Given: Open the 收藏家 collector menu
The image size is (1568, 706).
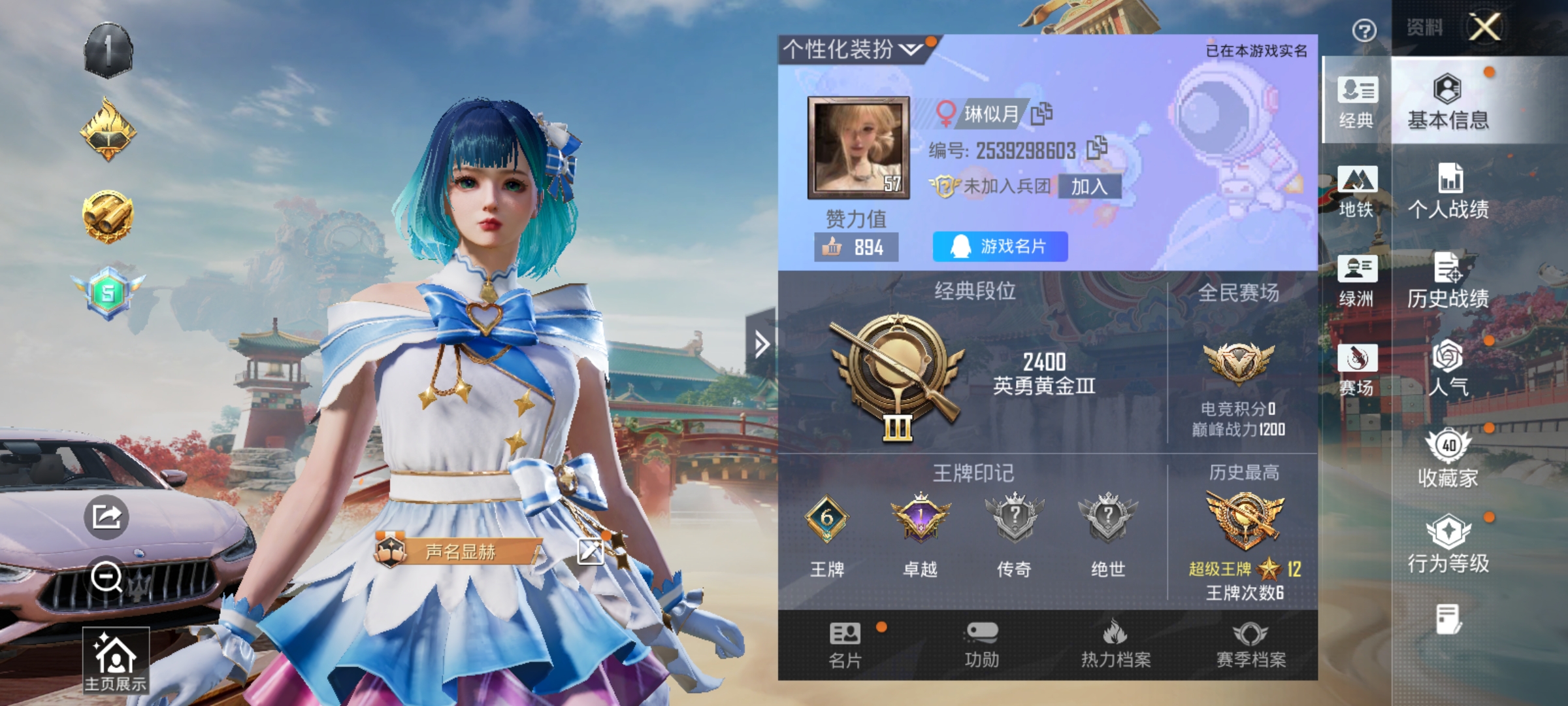Looking at the screenshot, I should (x=1448, y=459).
